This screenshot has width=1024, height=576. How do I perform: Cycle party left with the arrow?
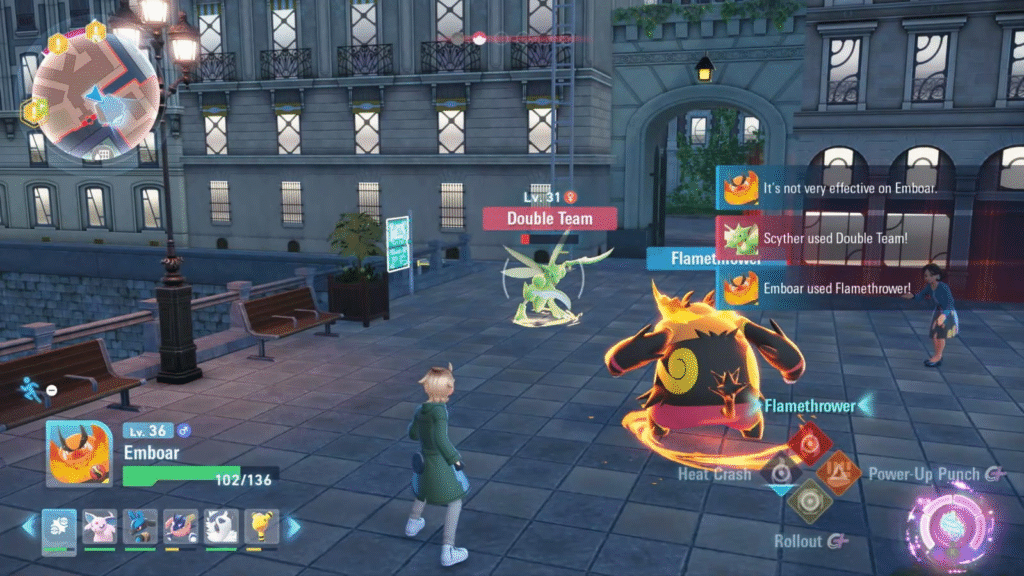(x=28, y=526)
